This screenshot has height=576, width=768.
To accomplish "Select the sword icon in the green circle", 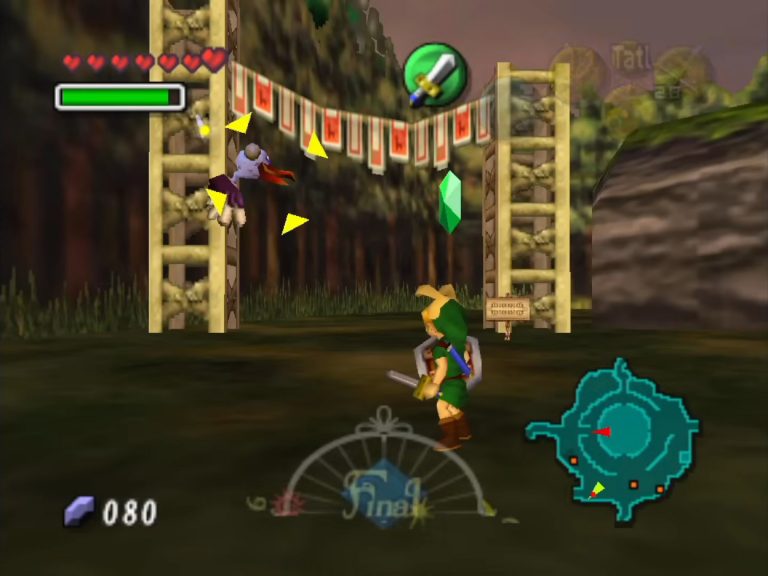I will coord(435,75).
